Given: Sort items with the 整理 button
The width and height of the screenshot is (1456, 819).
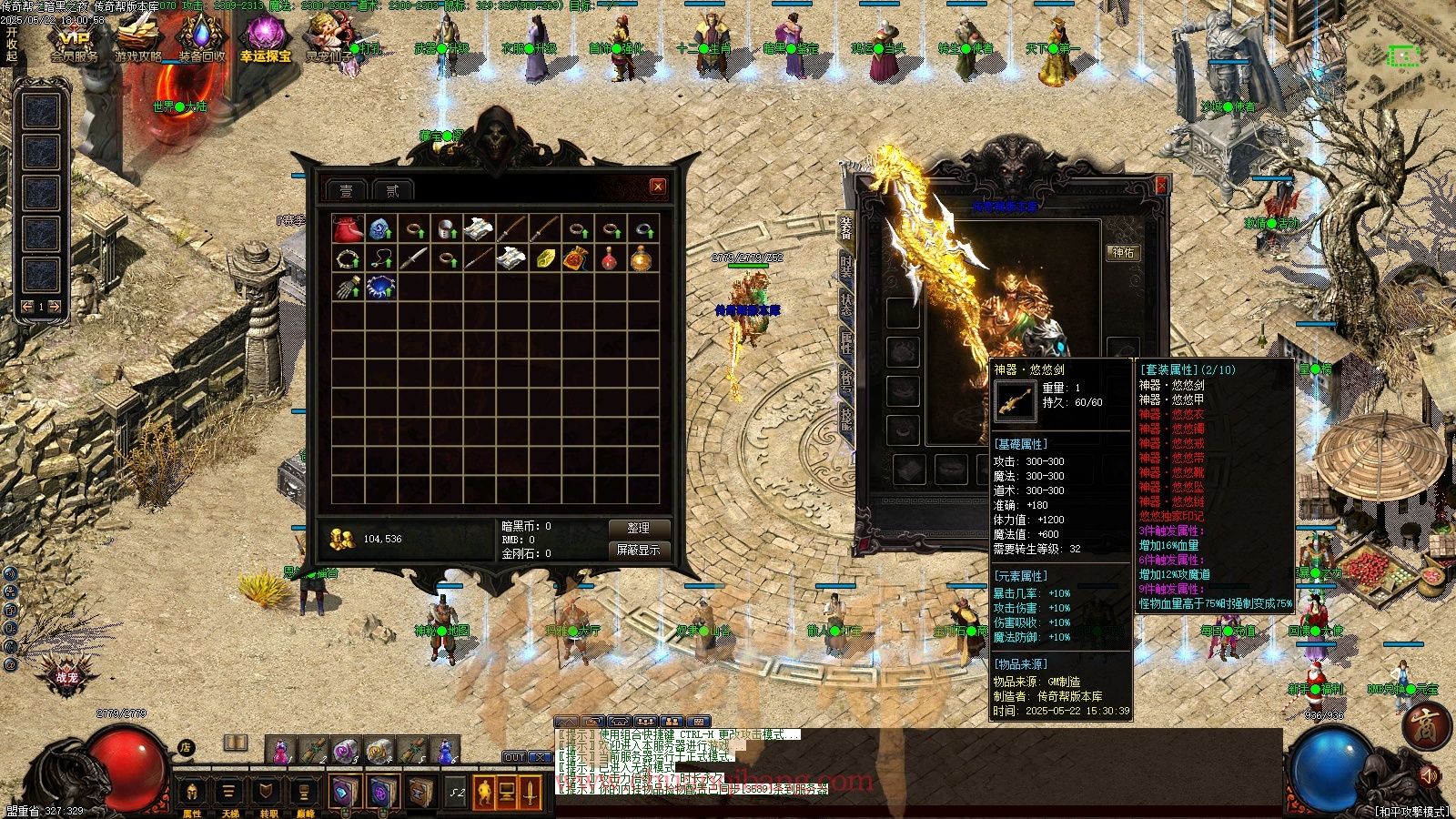Looking at the screenshot, I should pos(638,528).
